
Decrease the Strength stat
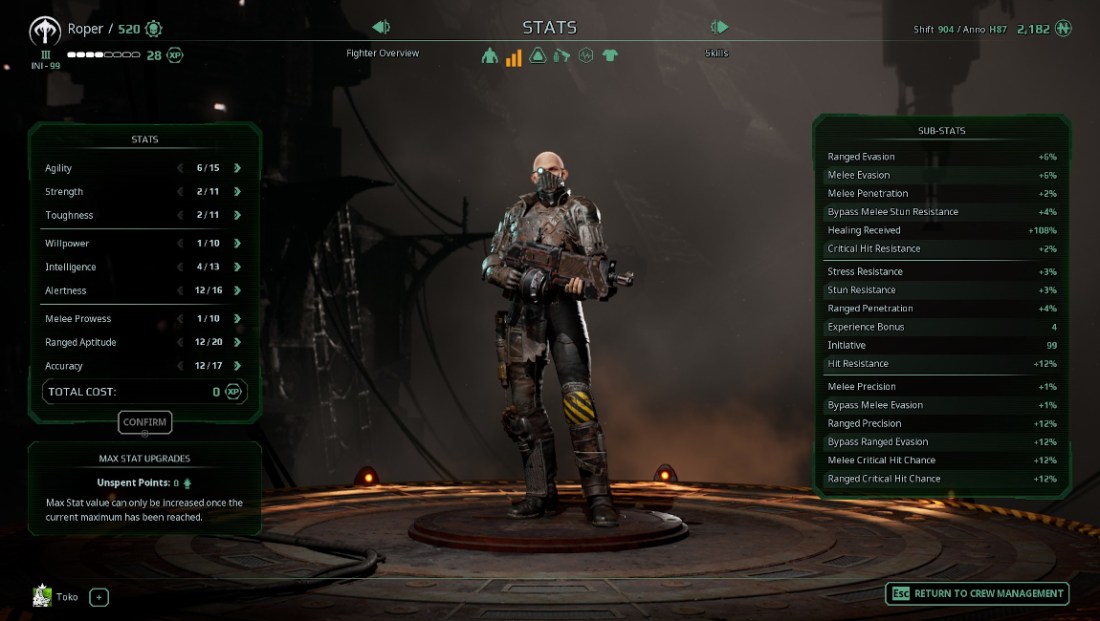click(180, 192)
